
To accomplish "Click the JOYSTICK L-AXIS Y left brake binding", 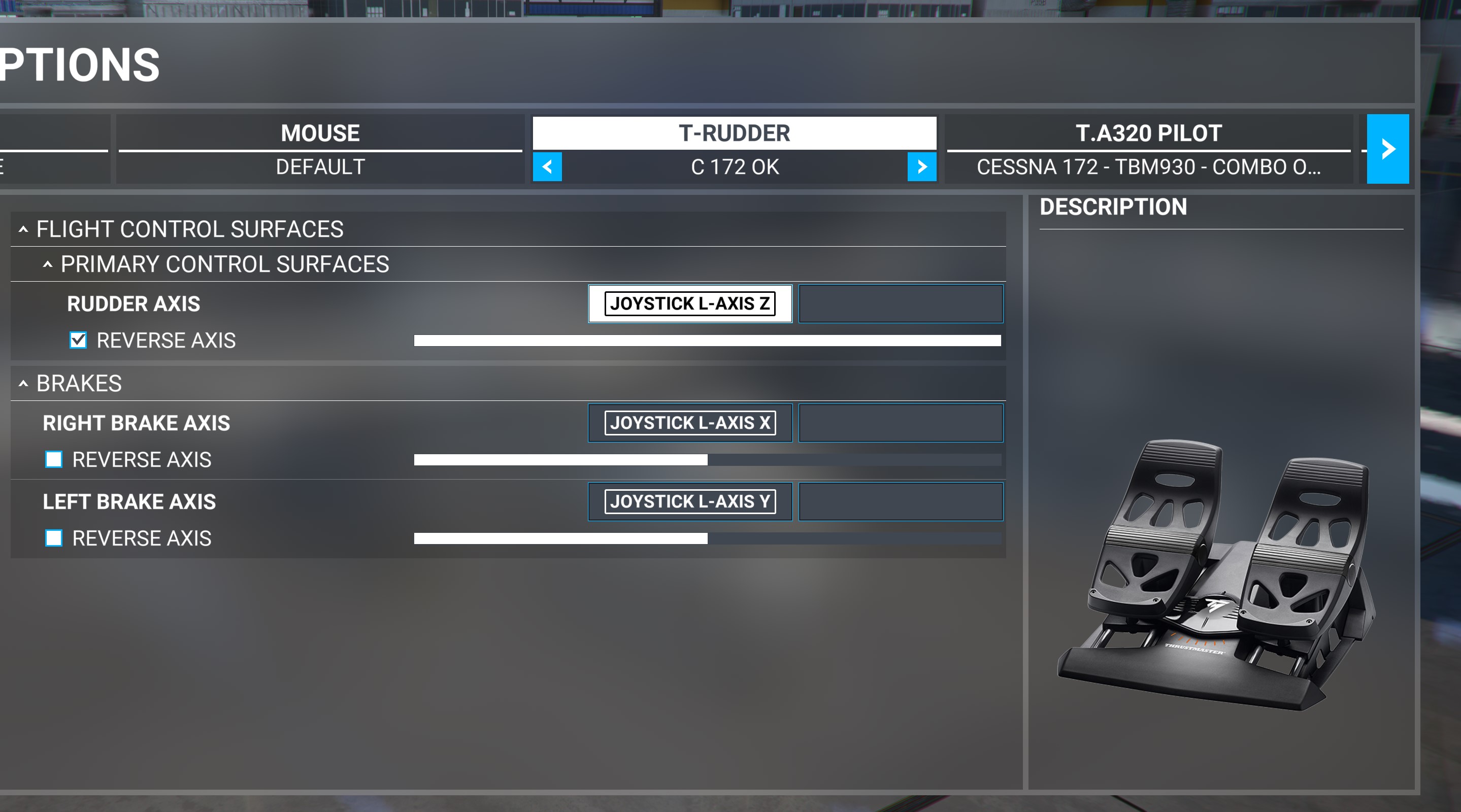I will [690, 501].
